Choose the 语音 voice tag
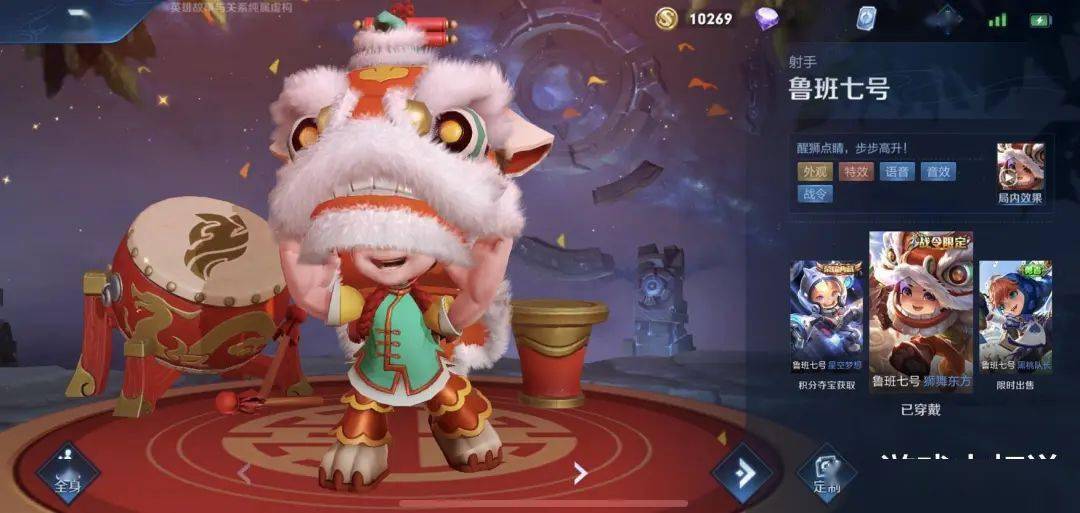The width and height of the screenshot is (1080, 513). click(x=897, y=172)
